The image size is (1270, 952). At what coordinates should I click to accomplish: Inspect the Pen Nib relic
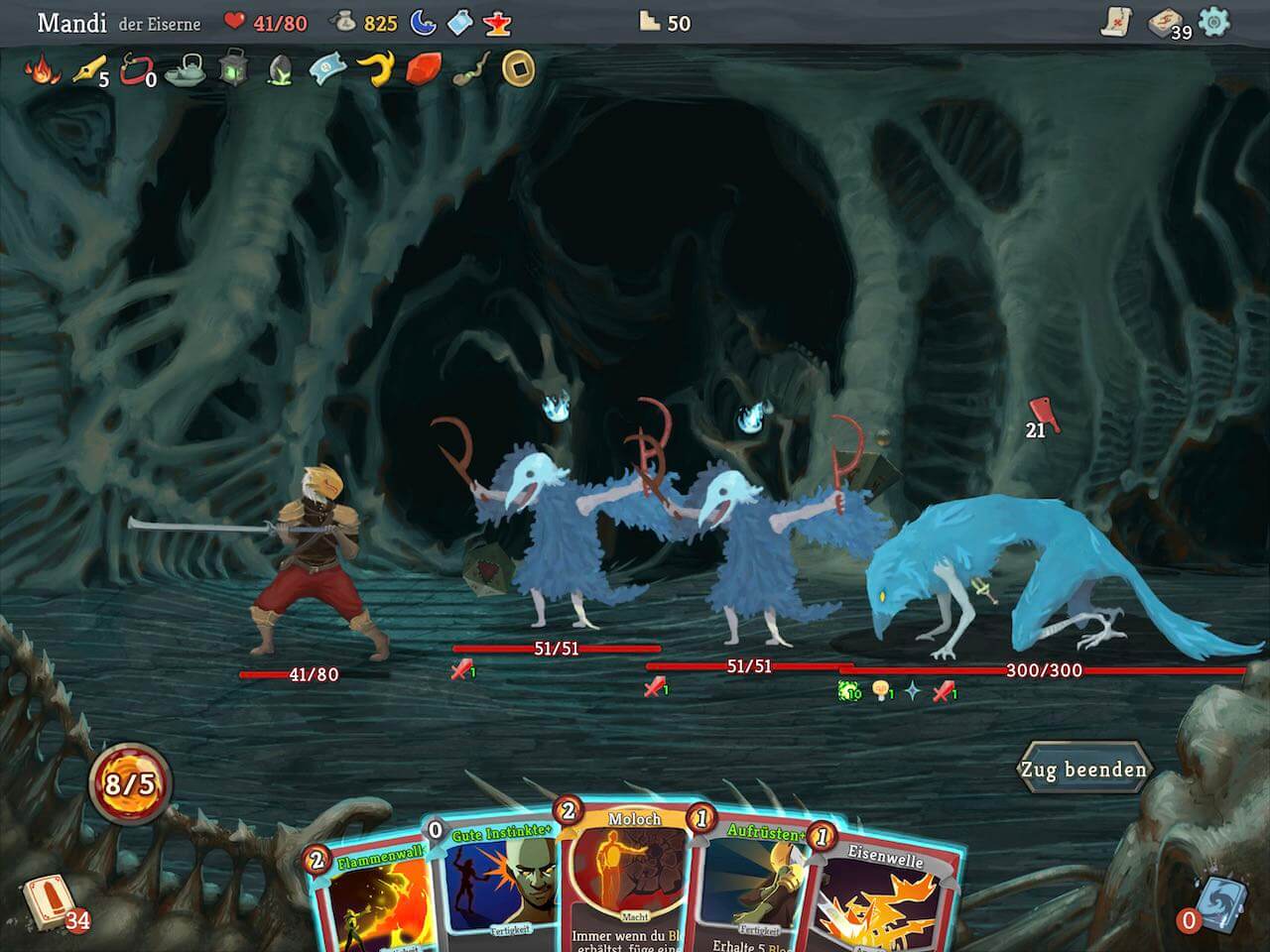pyautogui.click(x=87, y=69)
